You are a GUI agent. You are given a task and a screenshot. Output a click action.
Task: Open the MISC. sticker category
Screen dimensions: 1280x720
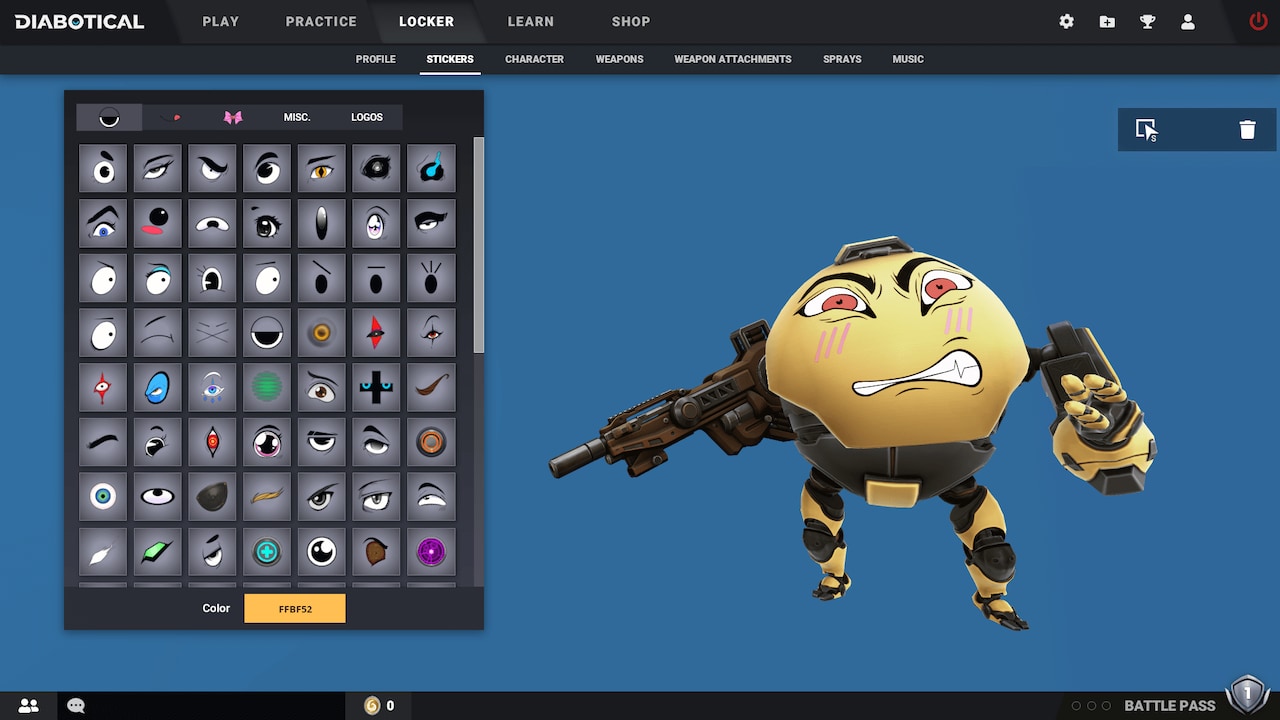tap(297, 117)
